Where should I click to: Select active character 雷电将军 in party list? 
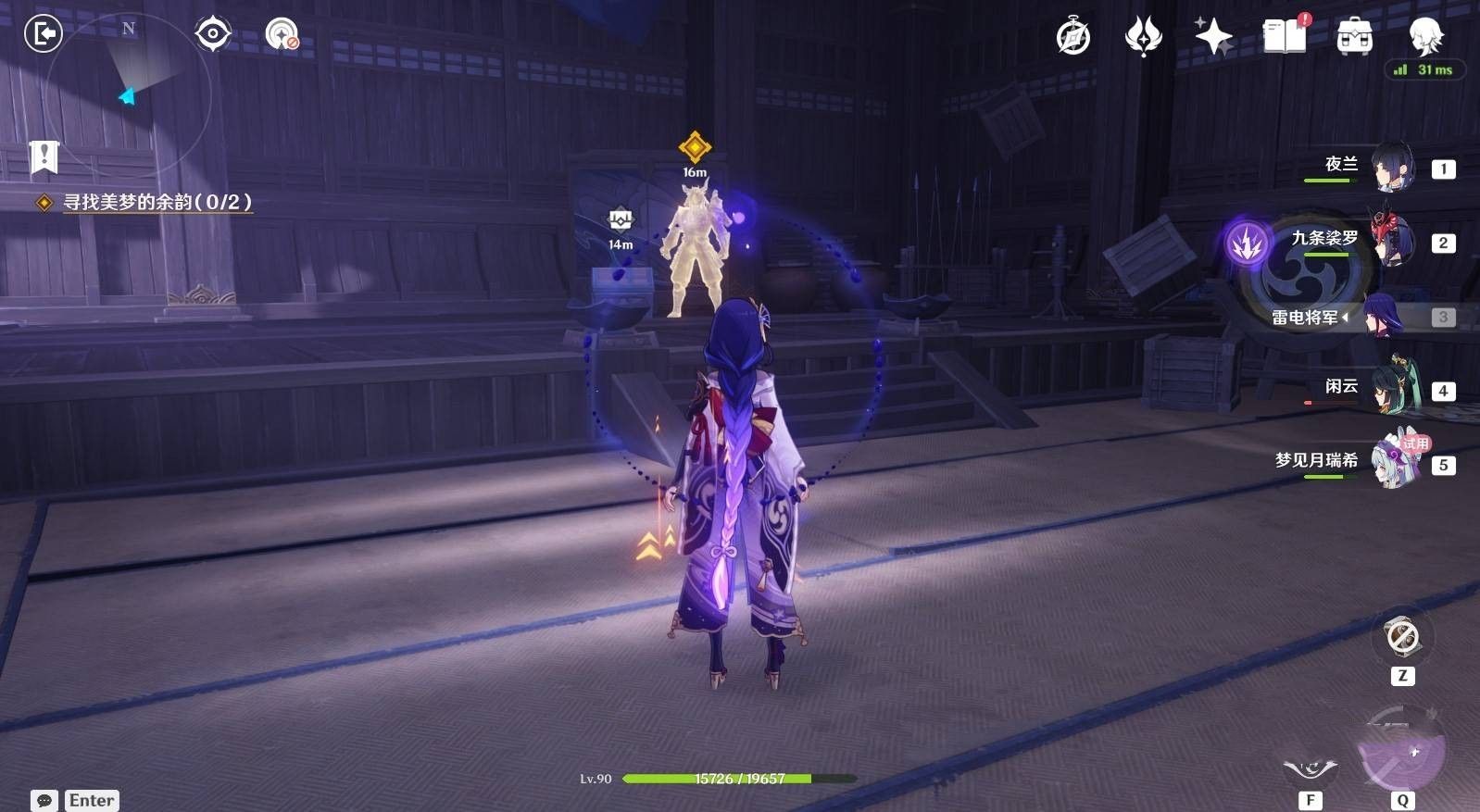click(1387, 317)
